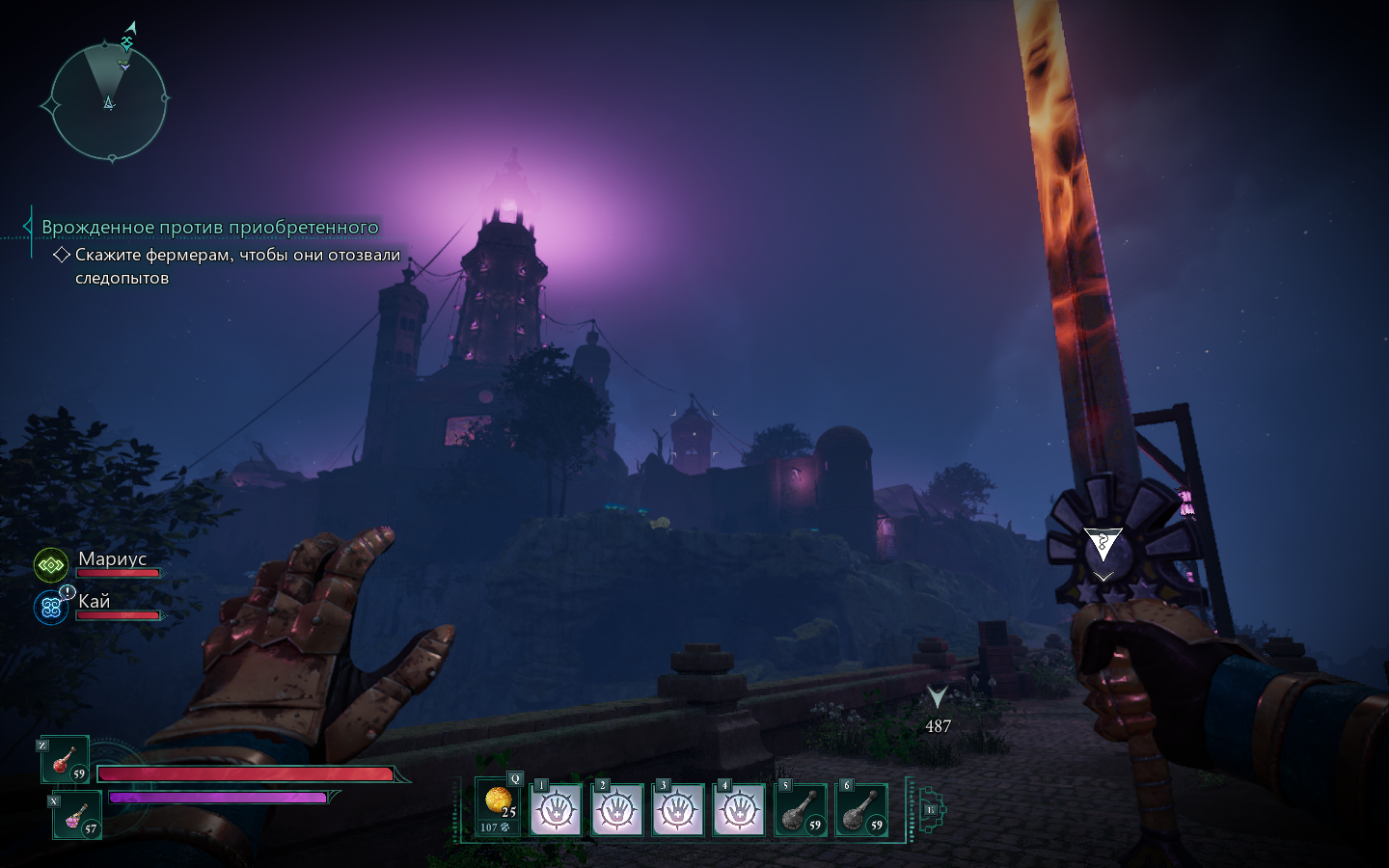Select the grenade in hotbar slot 5
The image size is (1389, 868).
coord(801,809)
